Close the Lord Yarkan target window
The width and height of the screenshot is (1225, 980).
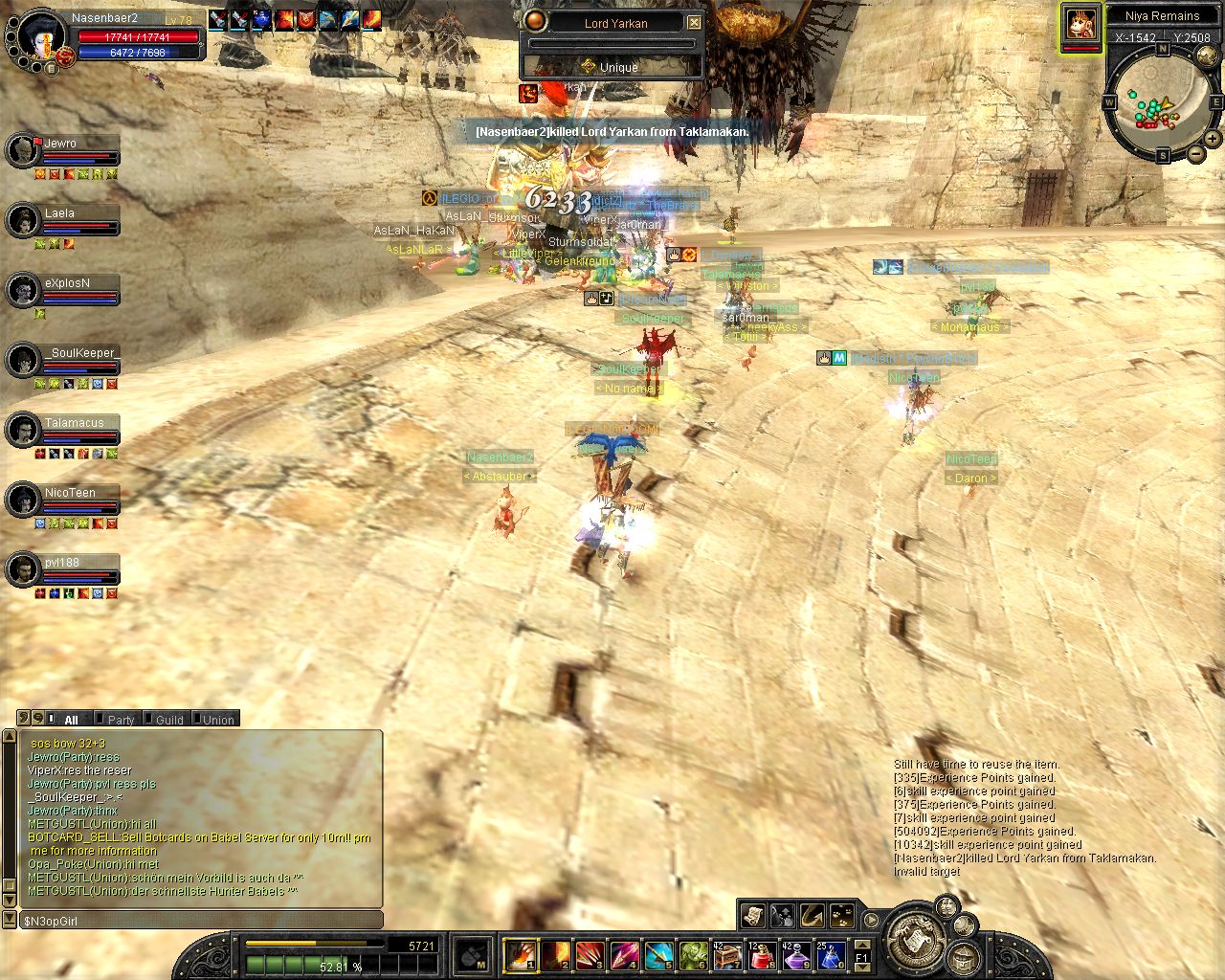click(695, 22)
